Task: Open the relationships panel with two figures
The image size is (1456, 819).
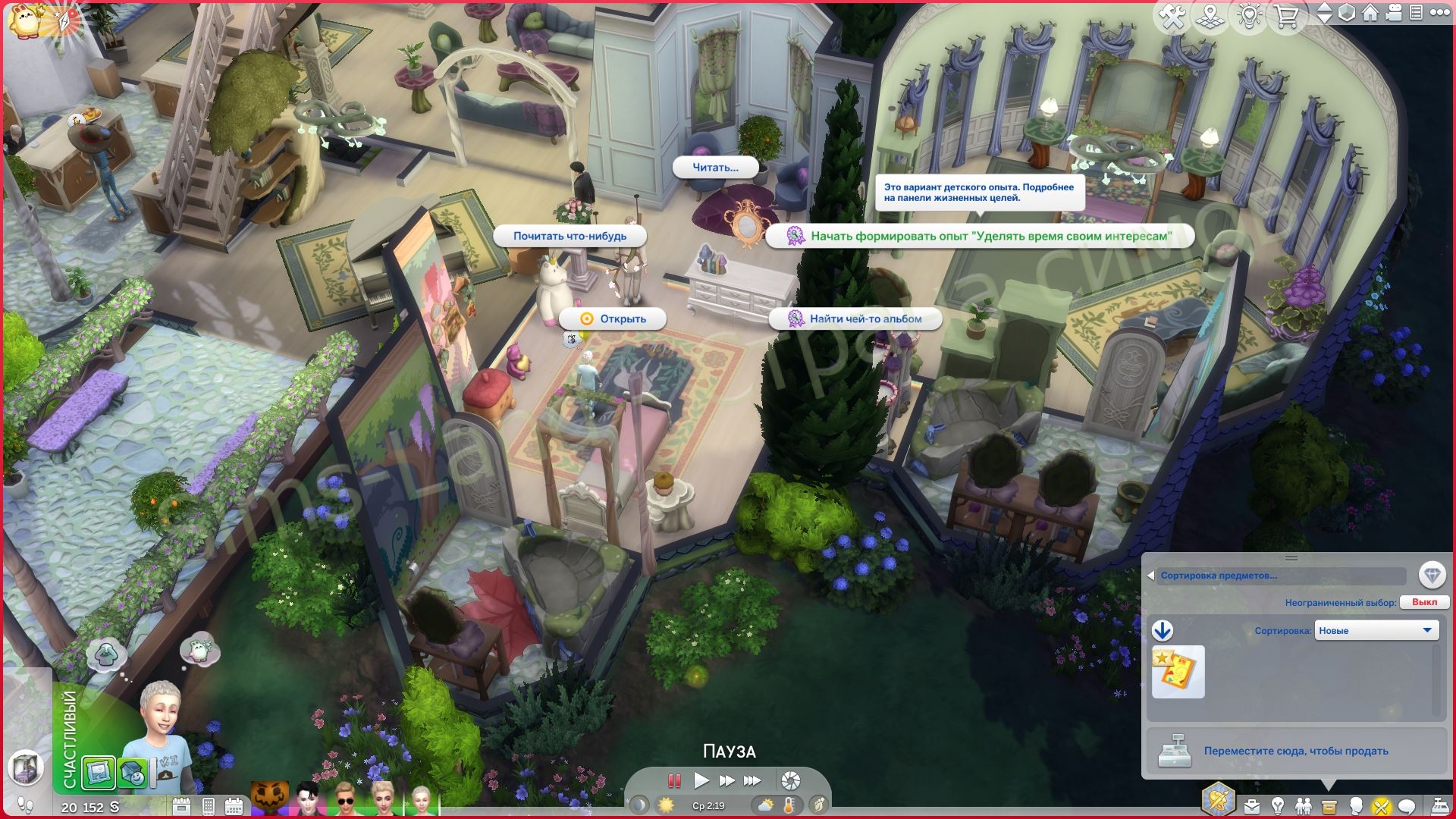Action: coord(1303,805)
